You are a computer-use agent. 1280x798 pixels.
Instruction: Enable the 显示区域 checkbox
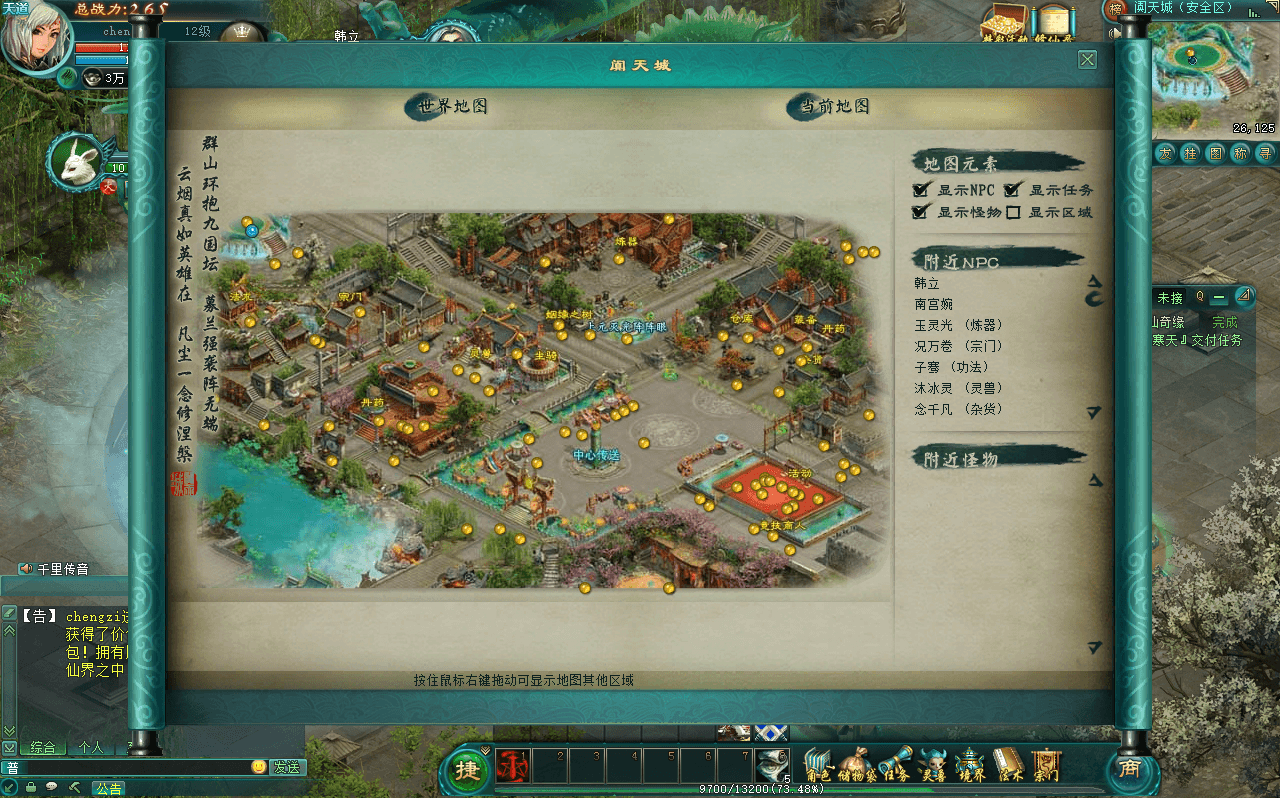click(1013, 212)
